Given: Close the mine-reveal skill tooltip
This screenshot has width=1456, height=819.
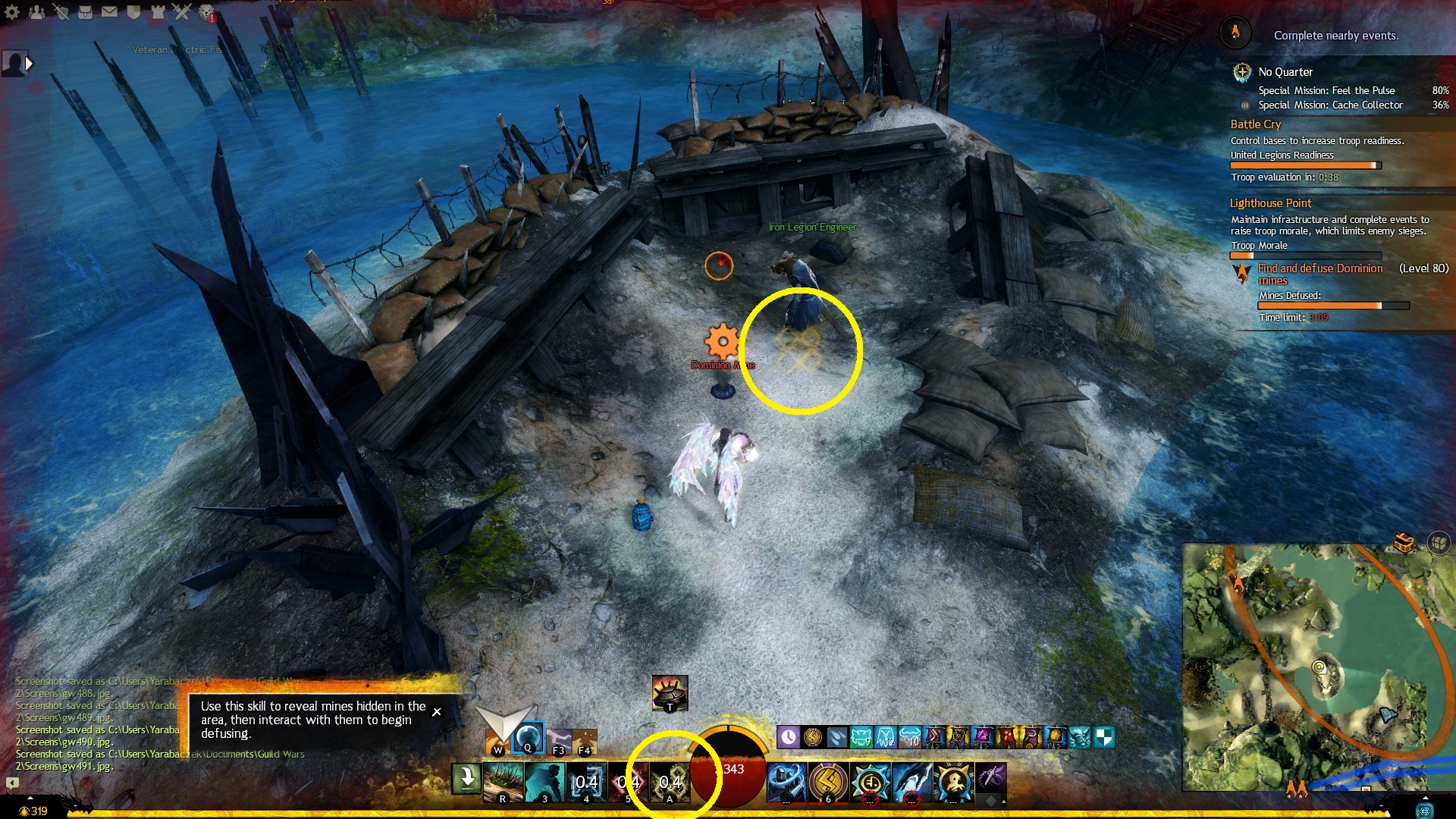Looking at the screenshot, I should tap(437, 711).
